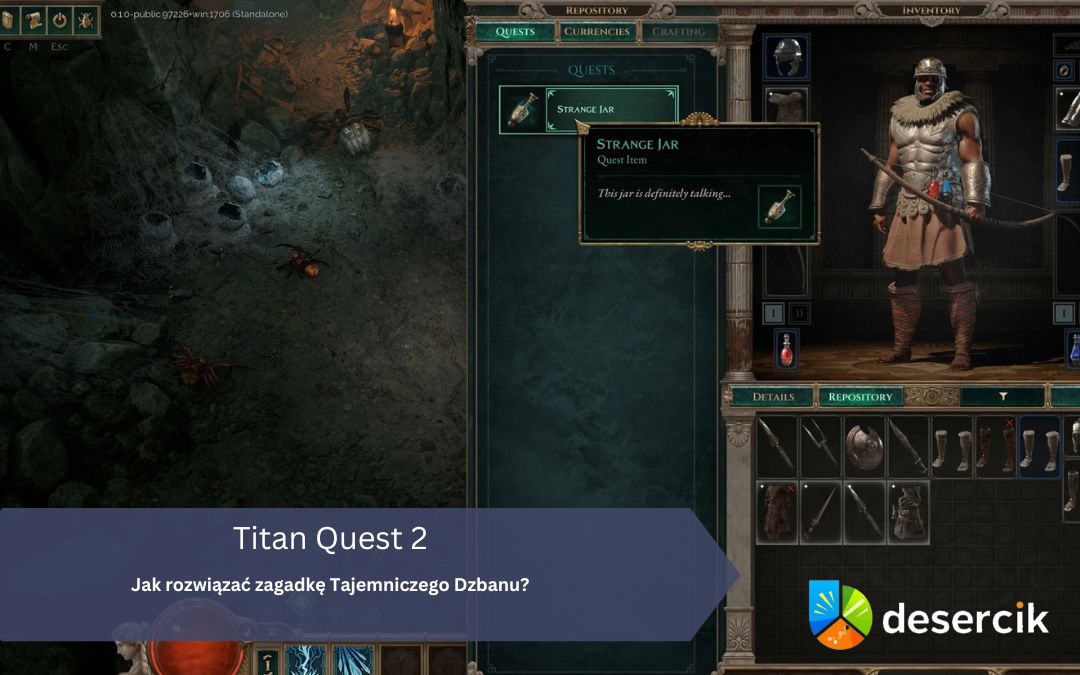
Task: Click the fur armor inventory item
Action: (908, 513)
